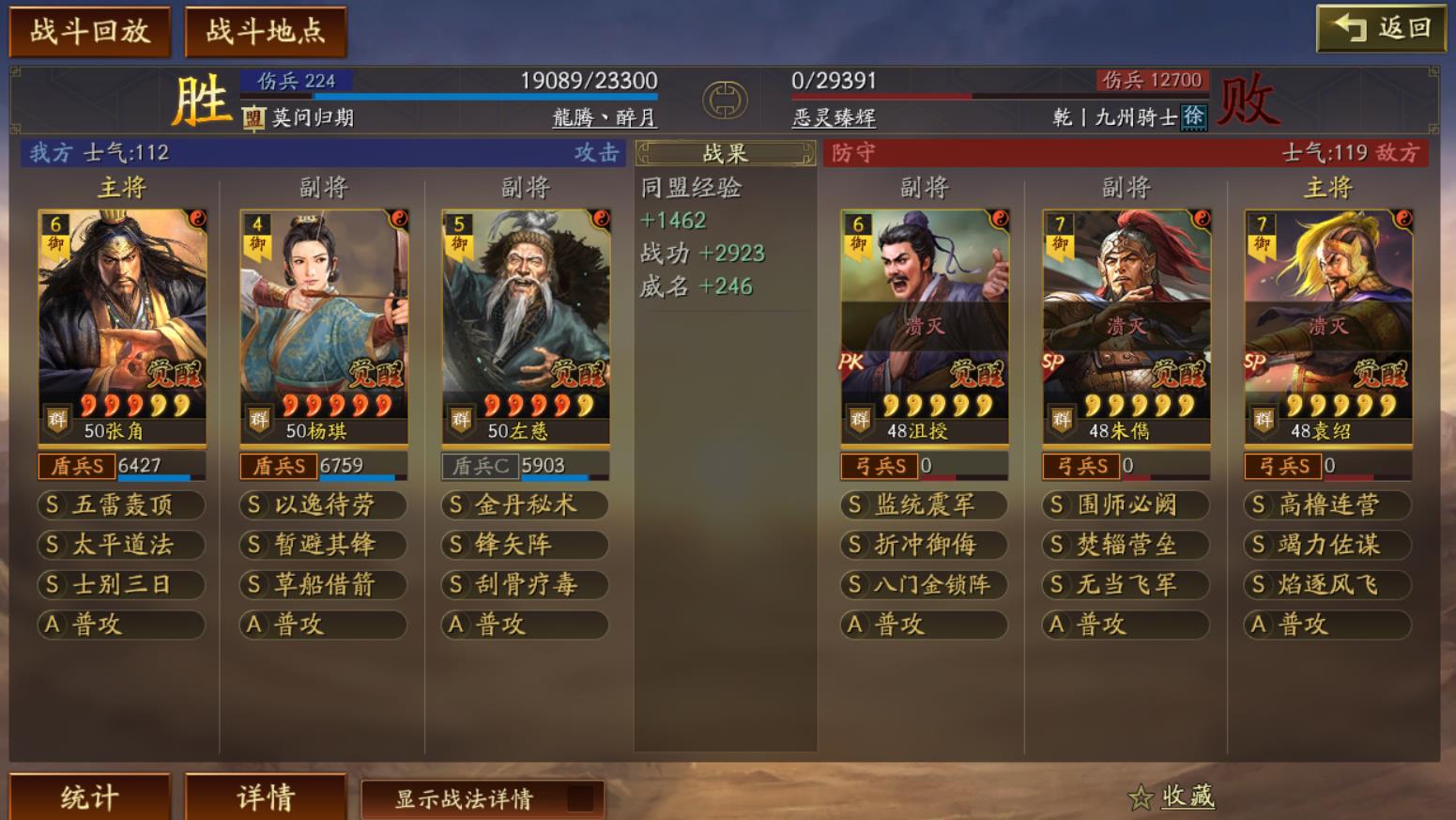1456x820 pixels.
Task: Open enemy player 恶灵臻辉's profile link
Action: pos(834,117)
